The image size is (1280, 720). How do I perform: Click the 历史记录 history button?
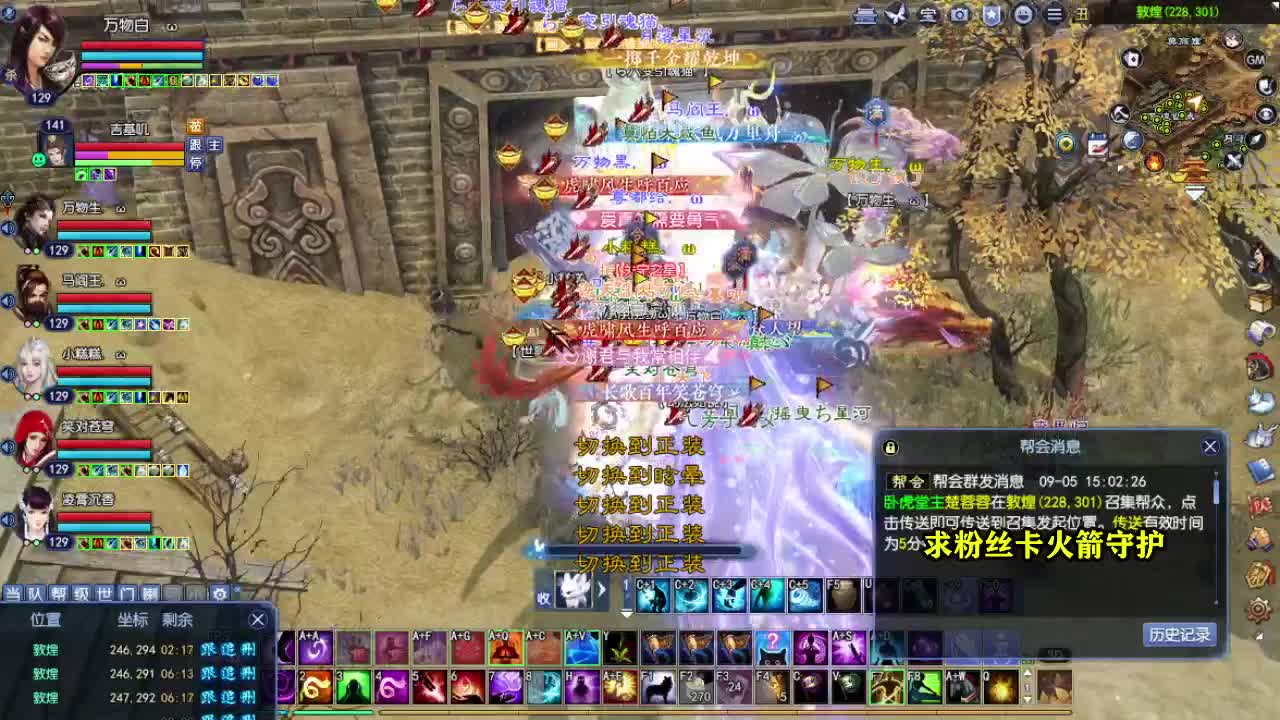tap(1178, 636)
